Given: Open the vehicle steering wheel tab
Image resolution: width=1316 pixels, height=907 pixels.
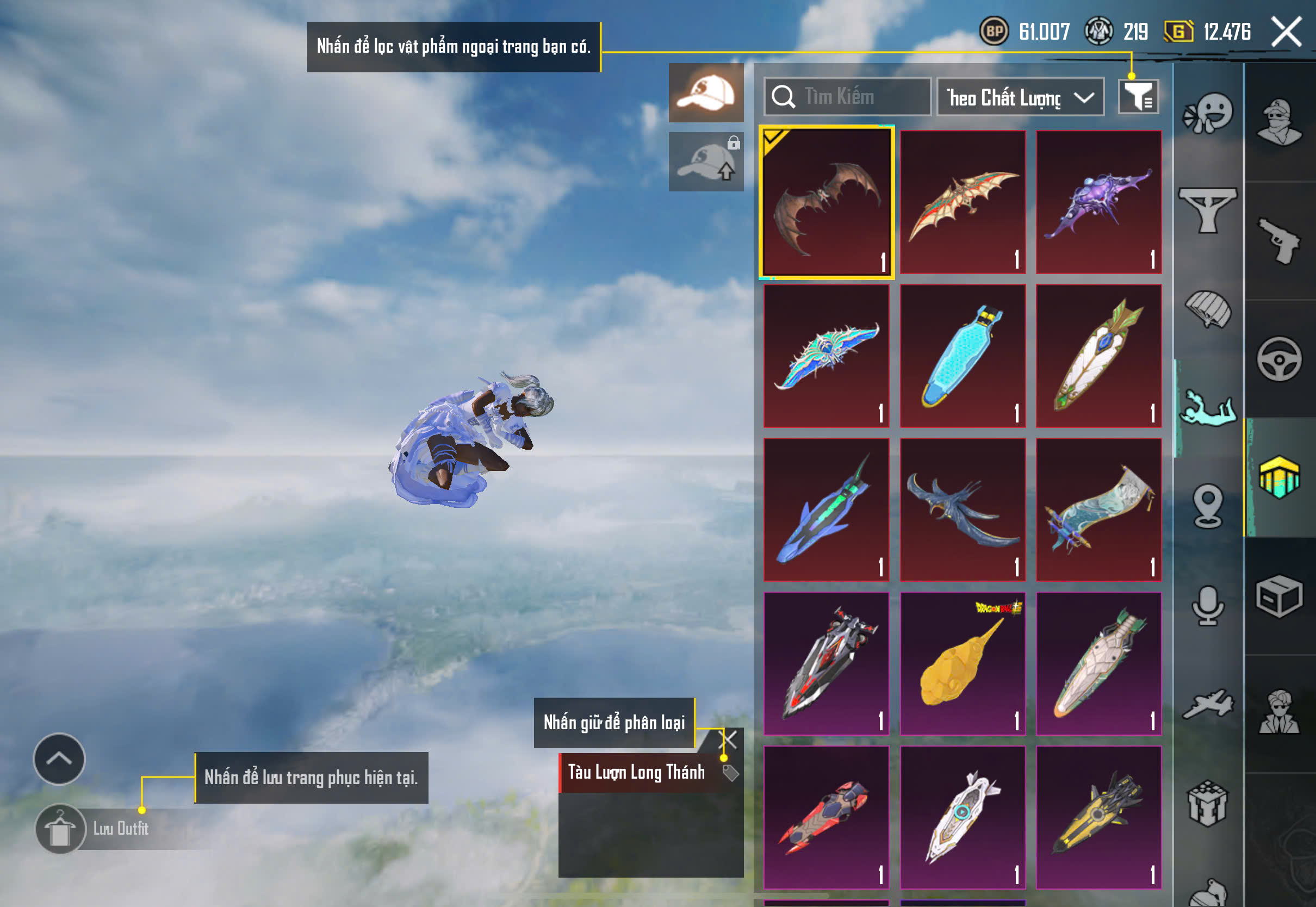Looking at the screenshot, I should pyautogui.click(x=1278, y=359).
